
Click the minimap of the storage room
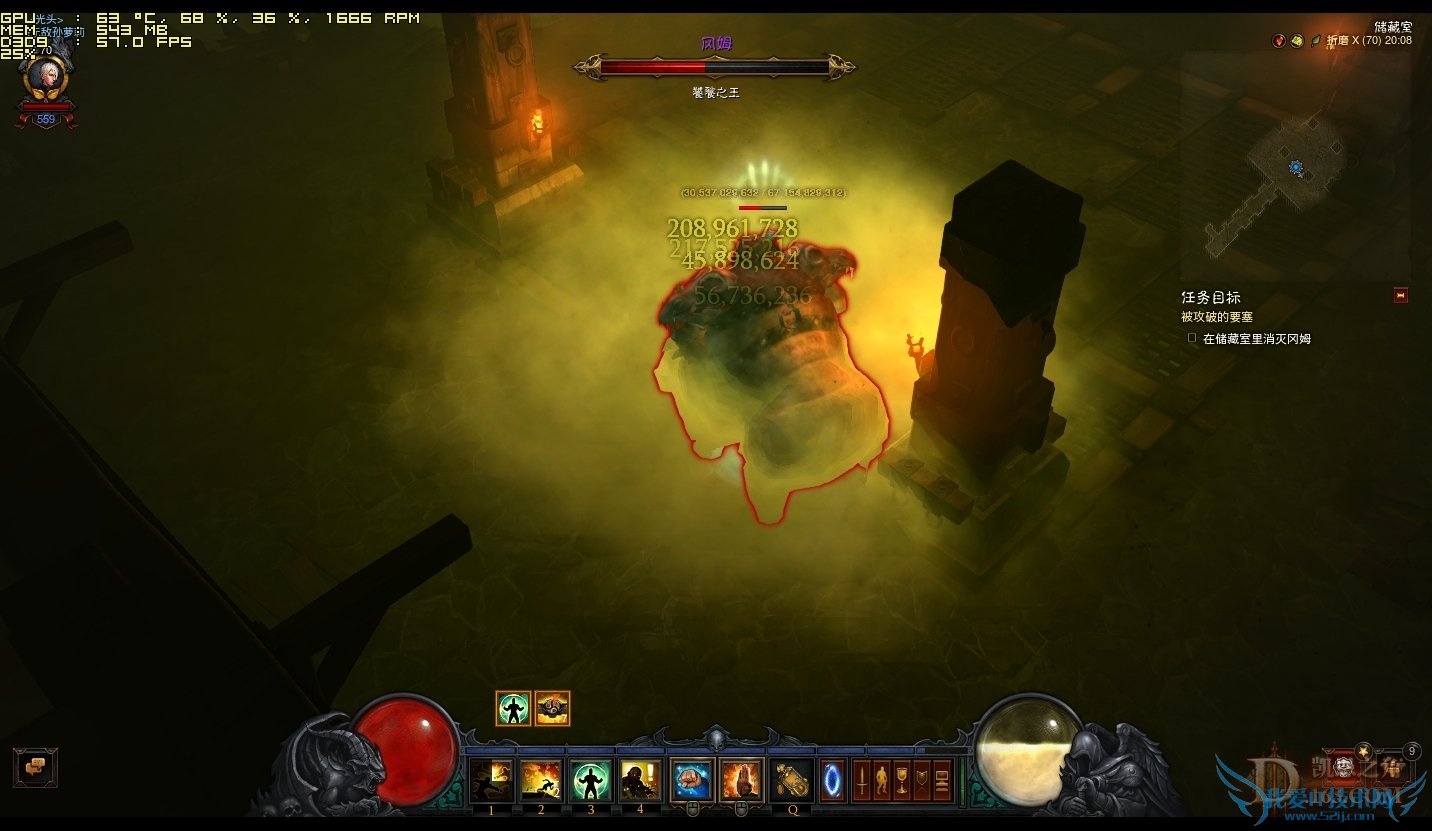[x=1295, y=165]
